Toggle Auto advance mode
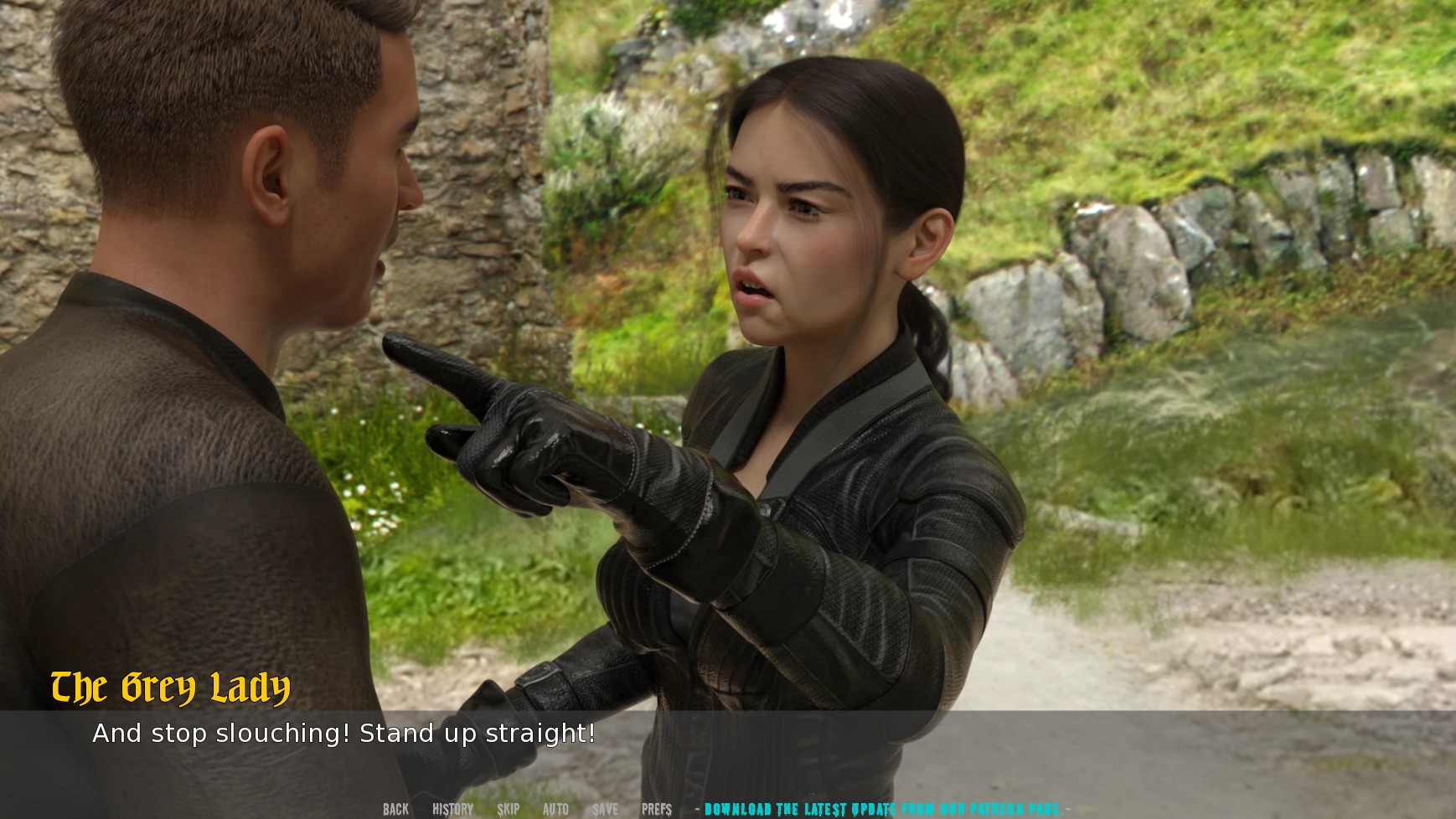Viewport: 1456px width, 819px height. [x=555, y=809]
